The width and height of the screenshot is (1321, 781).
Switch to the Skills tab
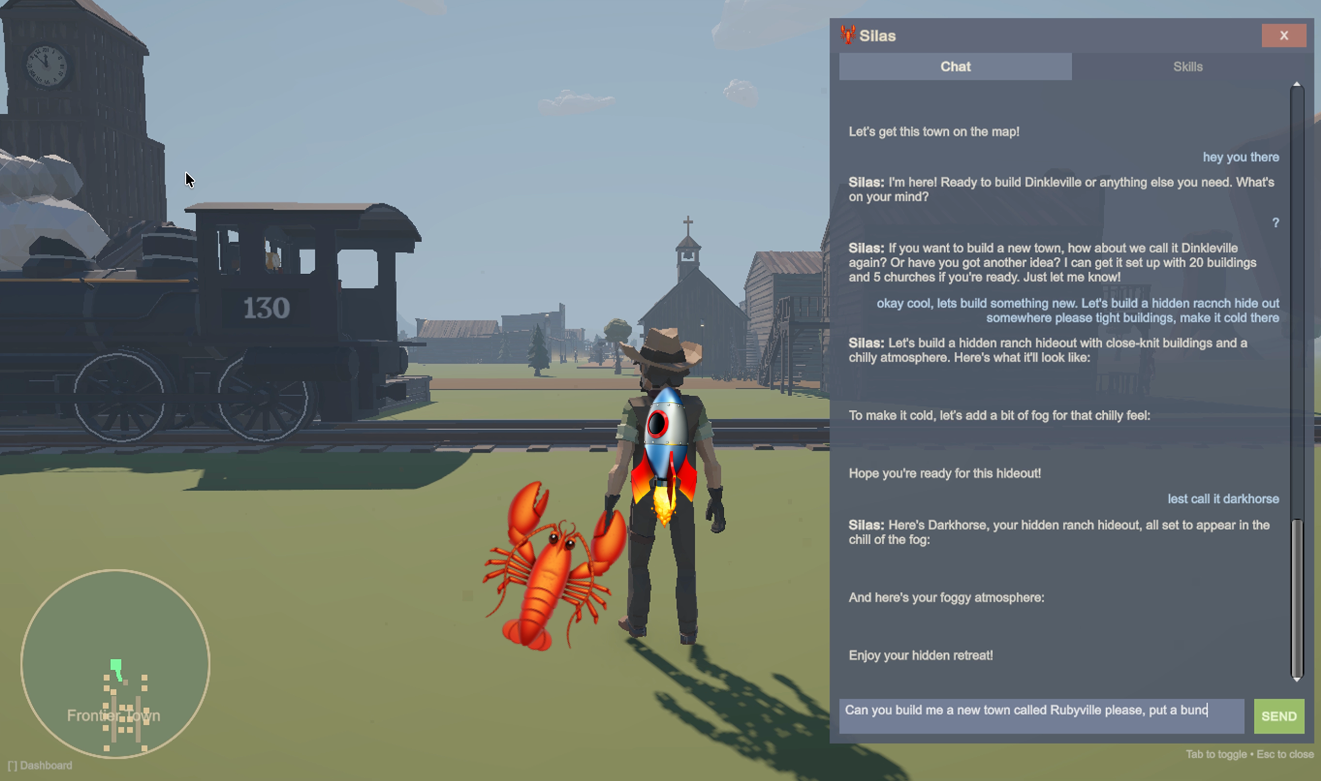[1187, 67]
